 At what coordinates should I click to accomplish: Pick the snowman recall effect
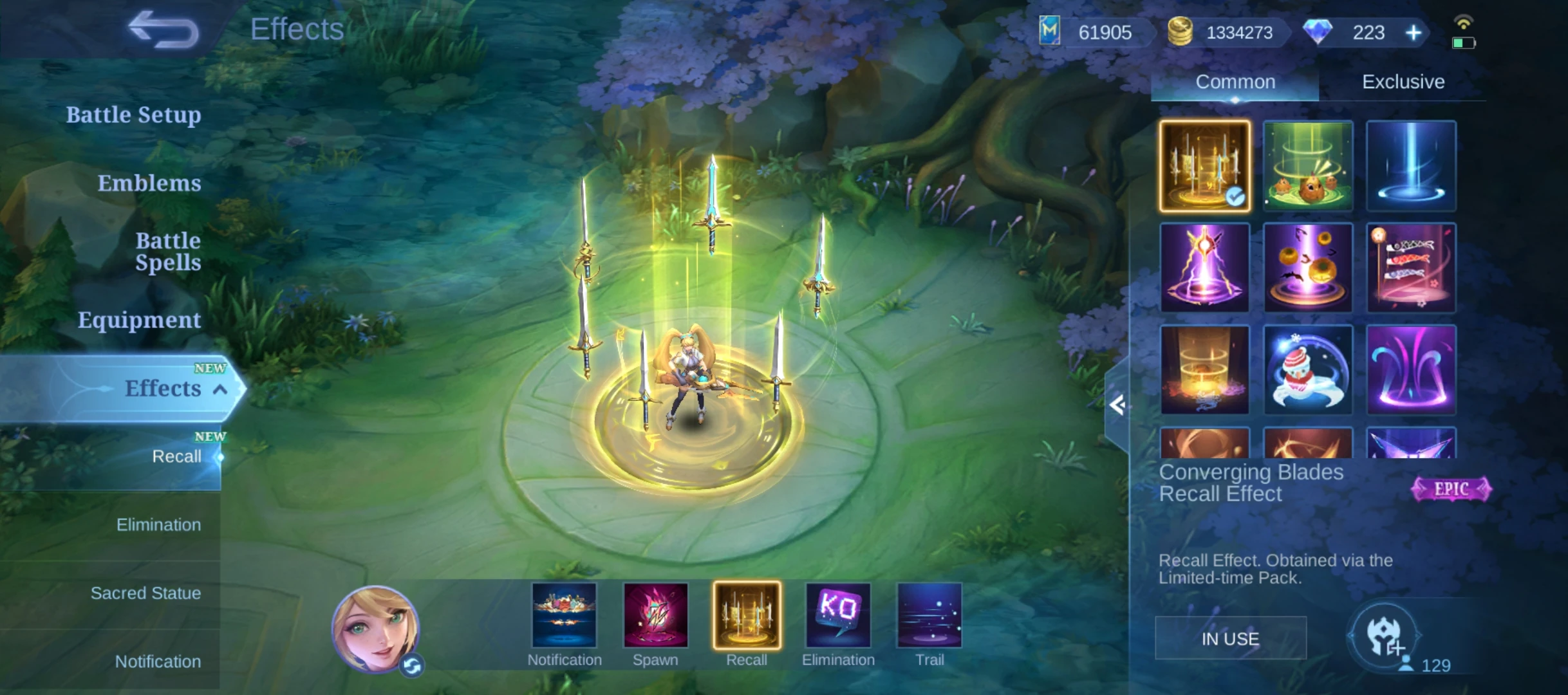click(1307, 370)
